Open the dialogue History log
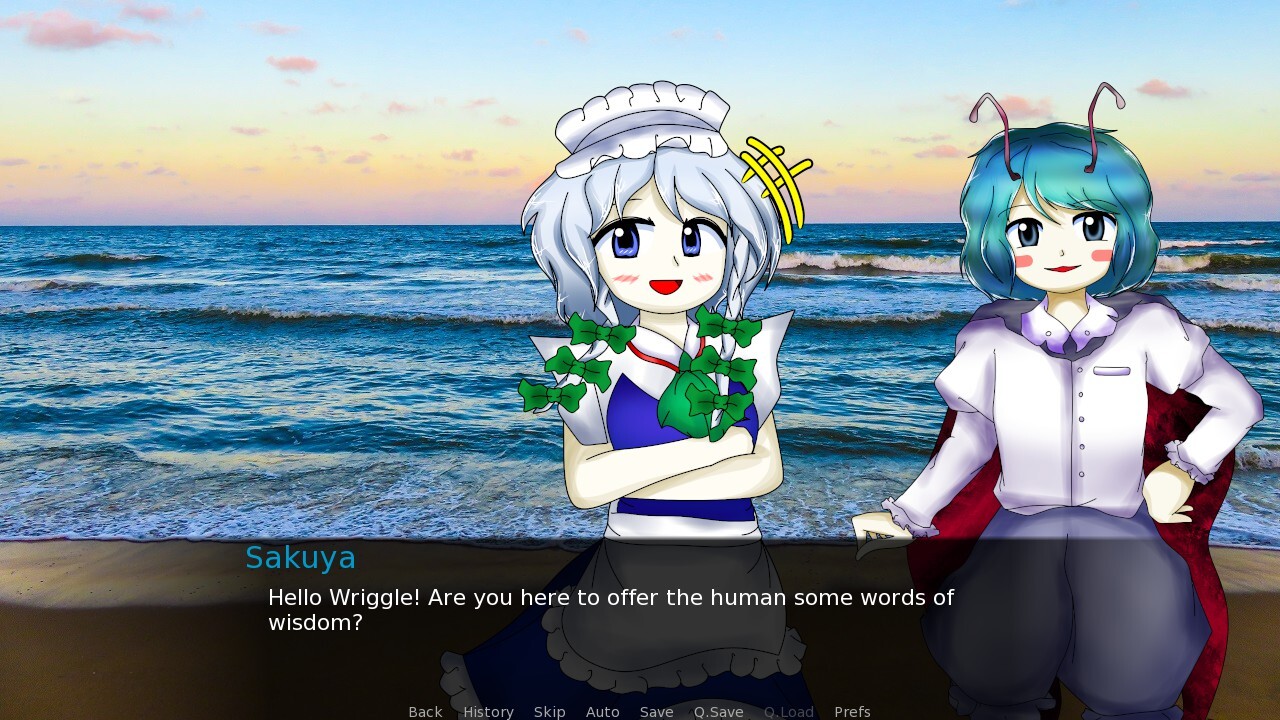 coord(487,711)
